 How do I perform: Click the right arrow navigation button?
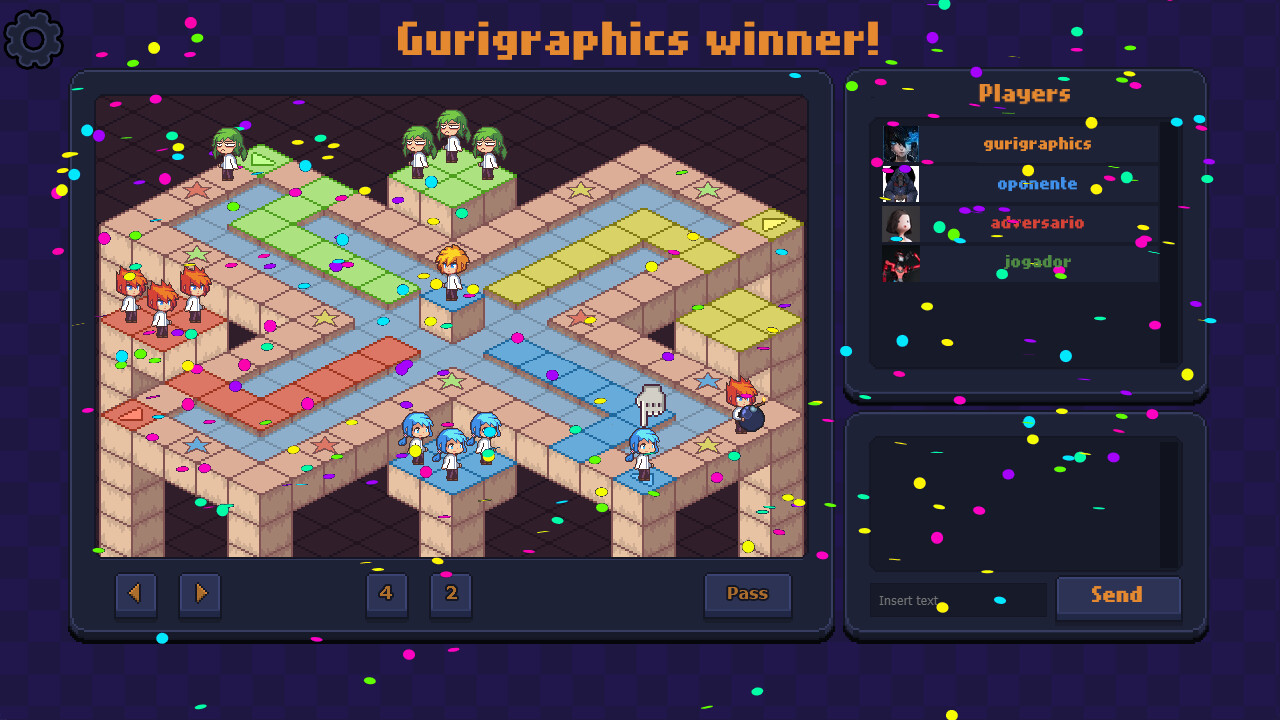pyautogui.click(x=199, y=594)
